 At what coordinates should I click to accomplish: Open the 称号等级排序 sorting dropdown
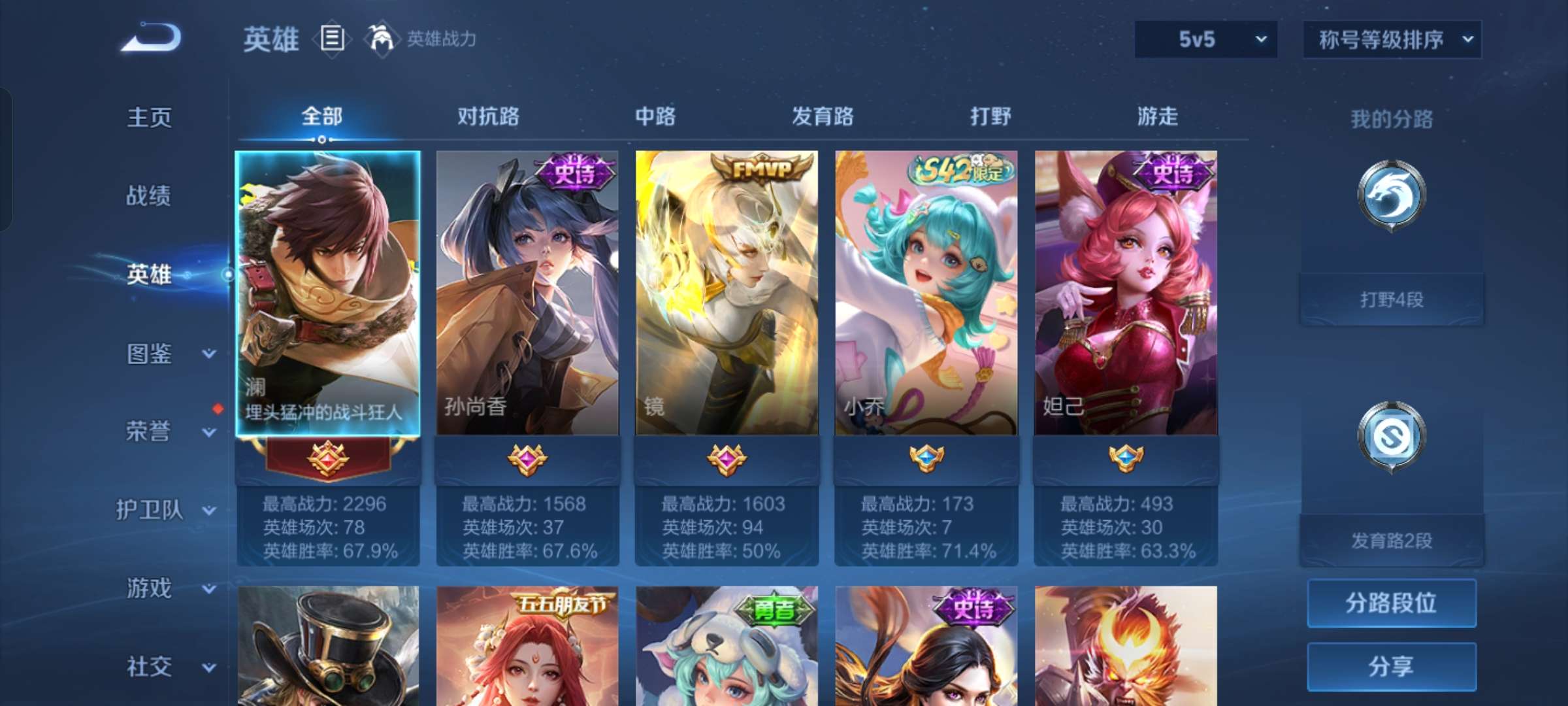tap(1392, 40)
